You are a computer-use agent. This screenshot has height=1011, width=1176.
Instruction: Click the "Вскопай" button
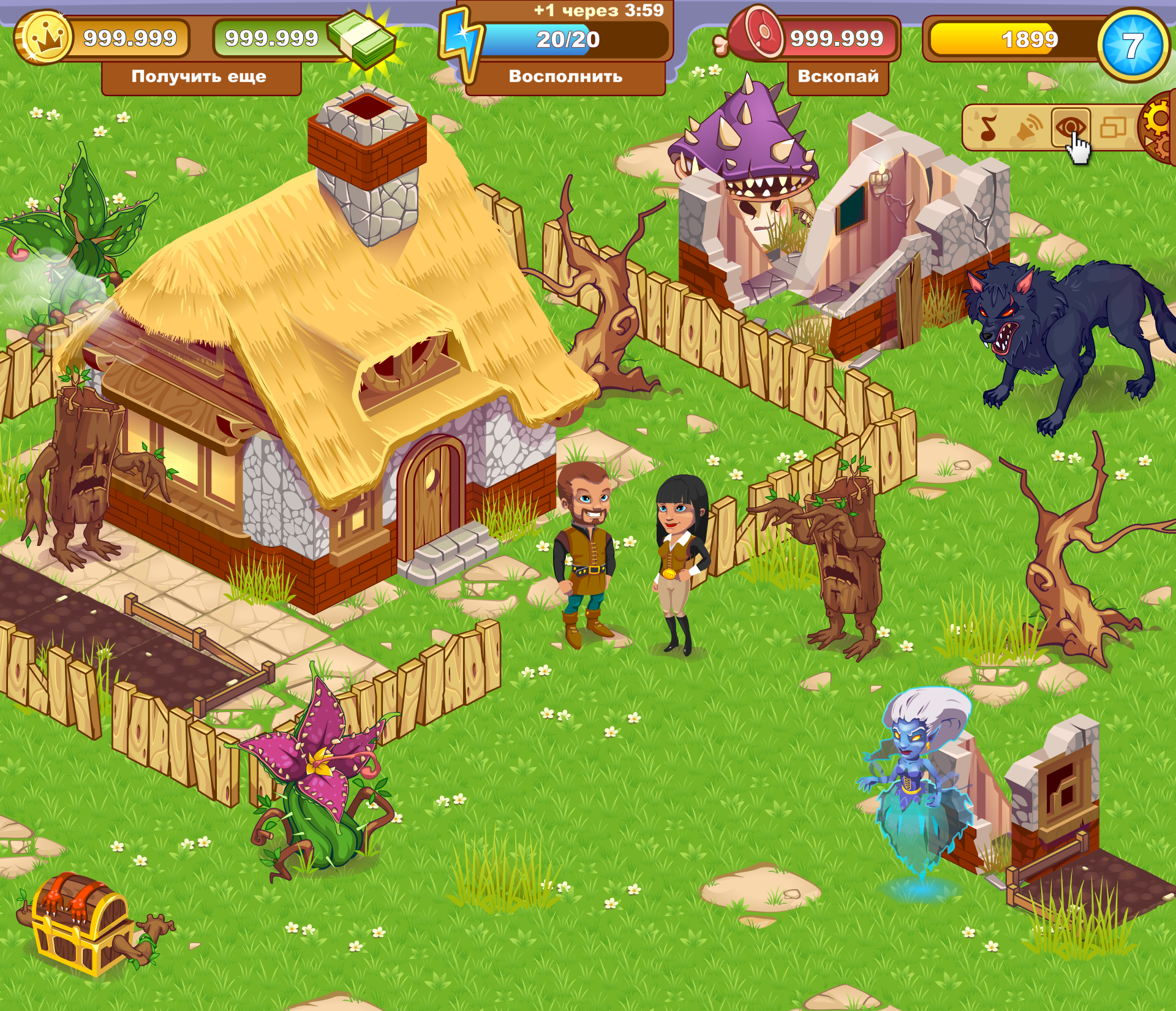(837, 77)
